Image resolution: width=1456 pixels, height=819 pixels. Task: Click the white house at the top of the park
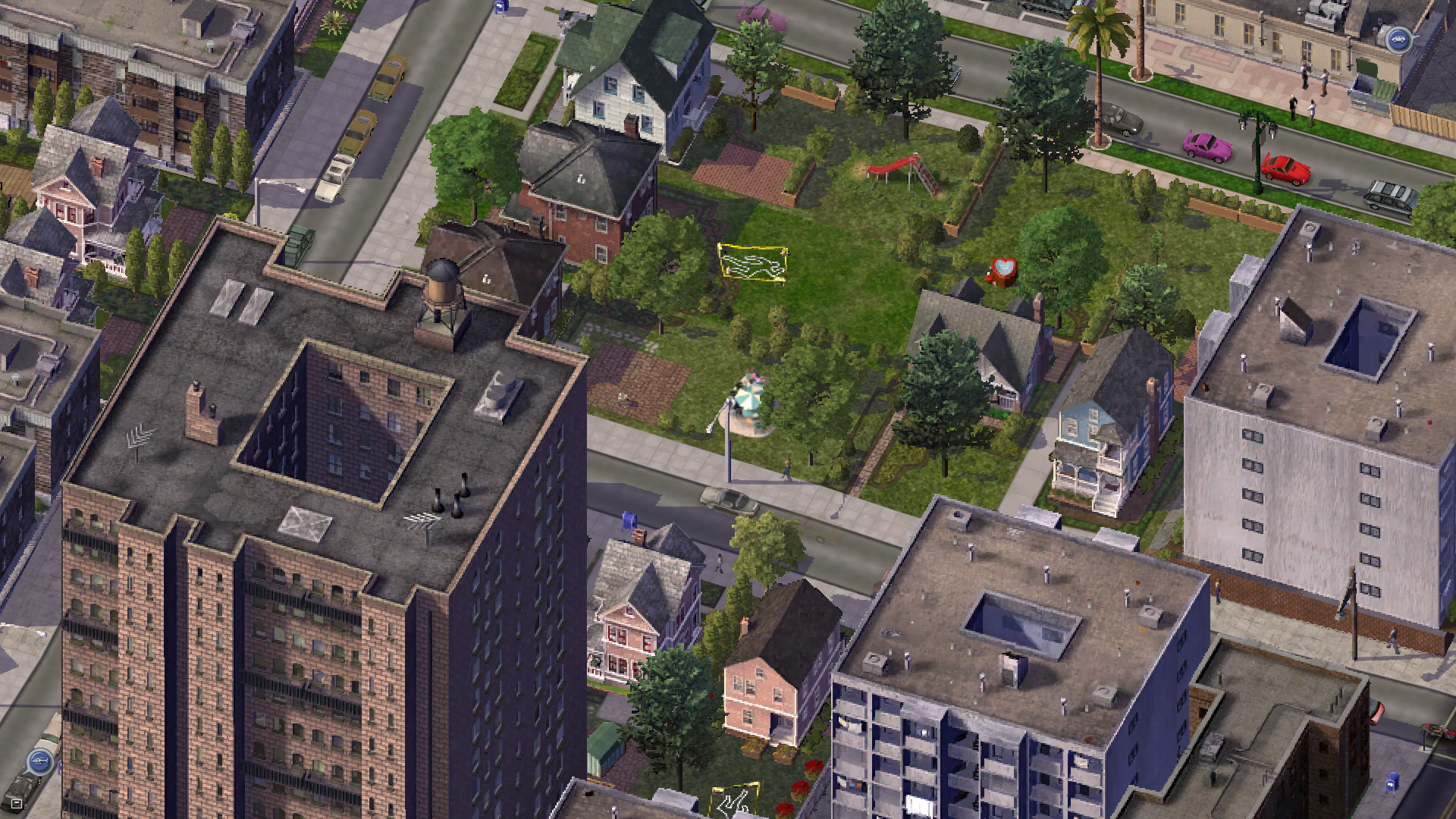coord(622,83)
